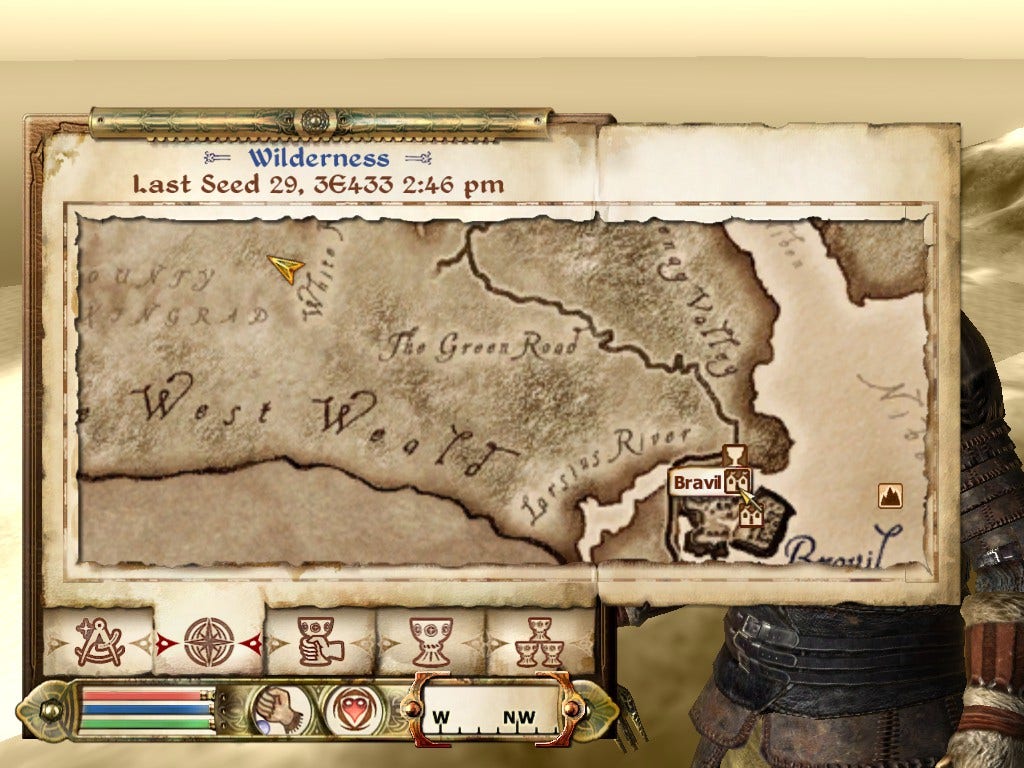
Task: Click the yellow player arrow on map
Action: pyautogui.click(x=286, y=267)
